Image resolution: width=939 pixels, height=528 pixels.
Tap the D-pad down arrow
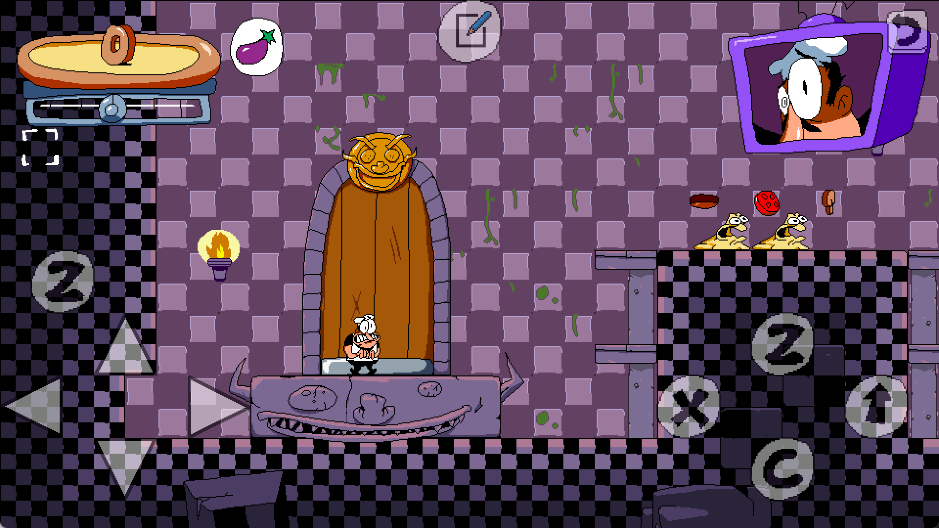pos(124,467)
